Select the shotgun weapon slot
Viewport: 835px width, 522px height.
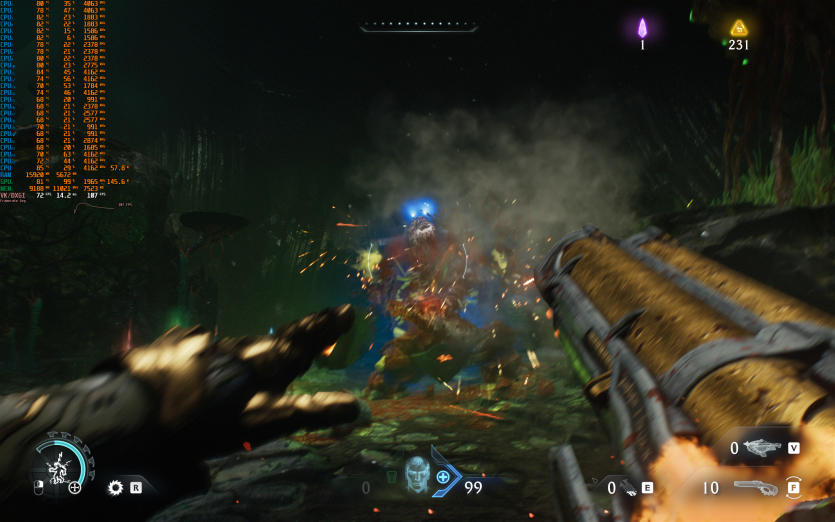pyautogui.click(x=756, y=488)
